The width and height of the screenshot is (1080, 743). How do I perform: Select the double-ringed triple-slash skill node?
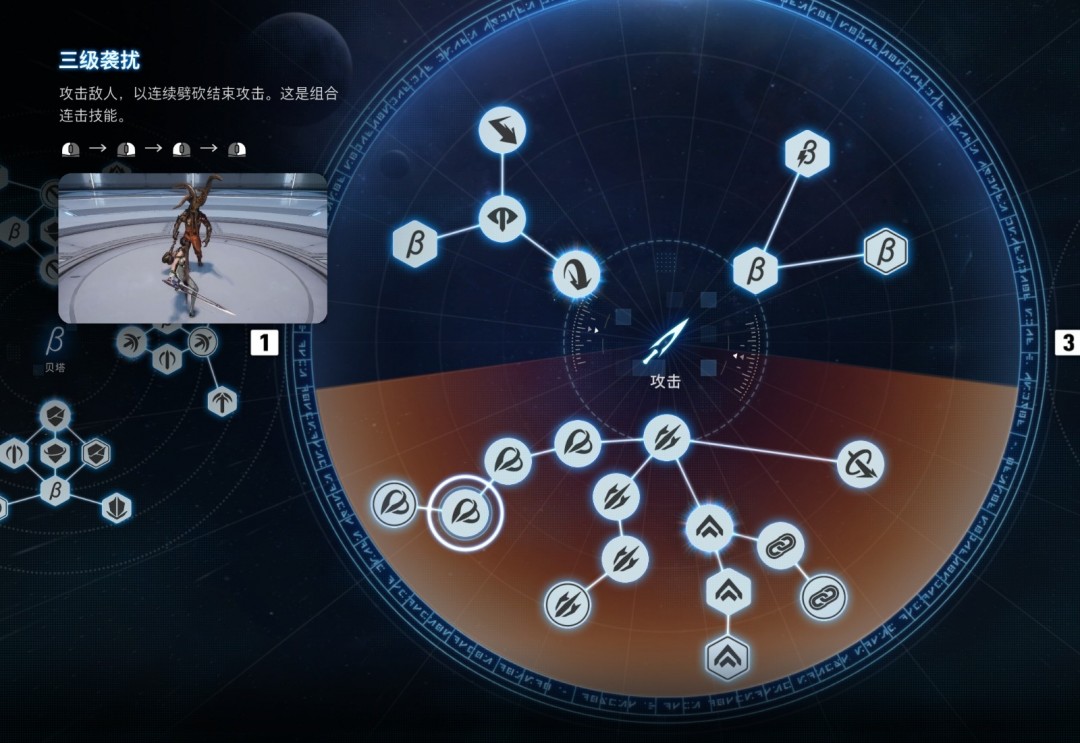point(567,604)
